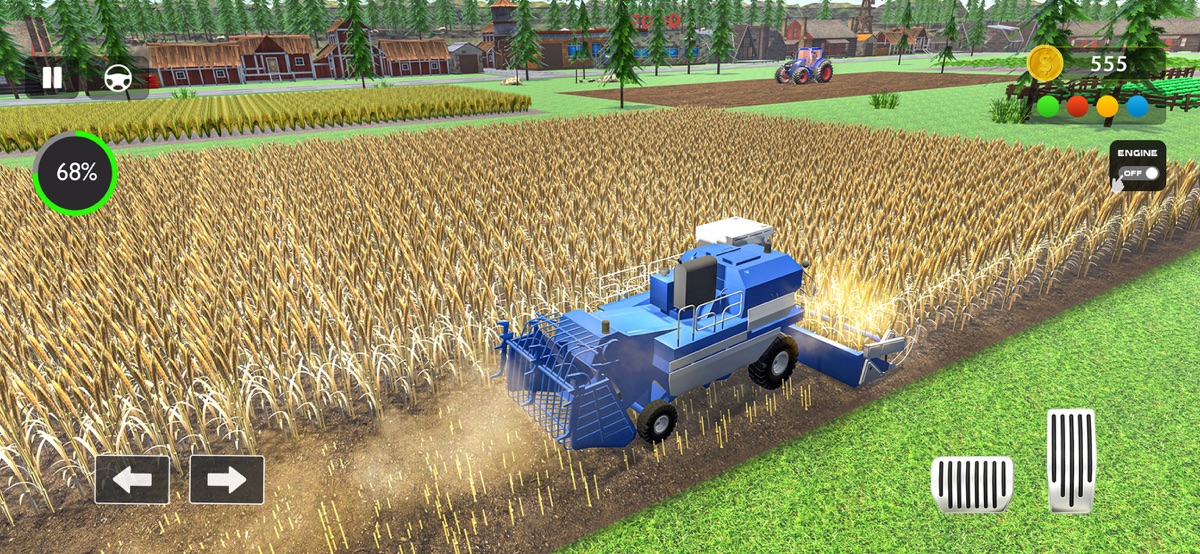This screenshot has width=1200, height=554.
Task: Steer right with the right arrow button
Action: 226,480
